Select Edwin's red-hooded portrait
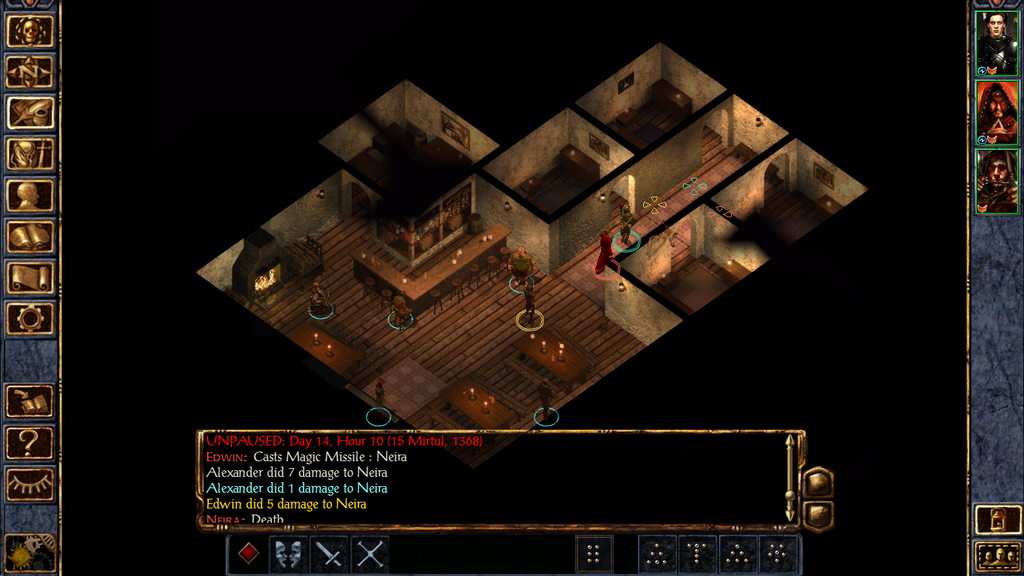1024x576 pixels. pyautogui.click(x=997, y=112)
